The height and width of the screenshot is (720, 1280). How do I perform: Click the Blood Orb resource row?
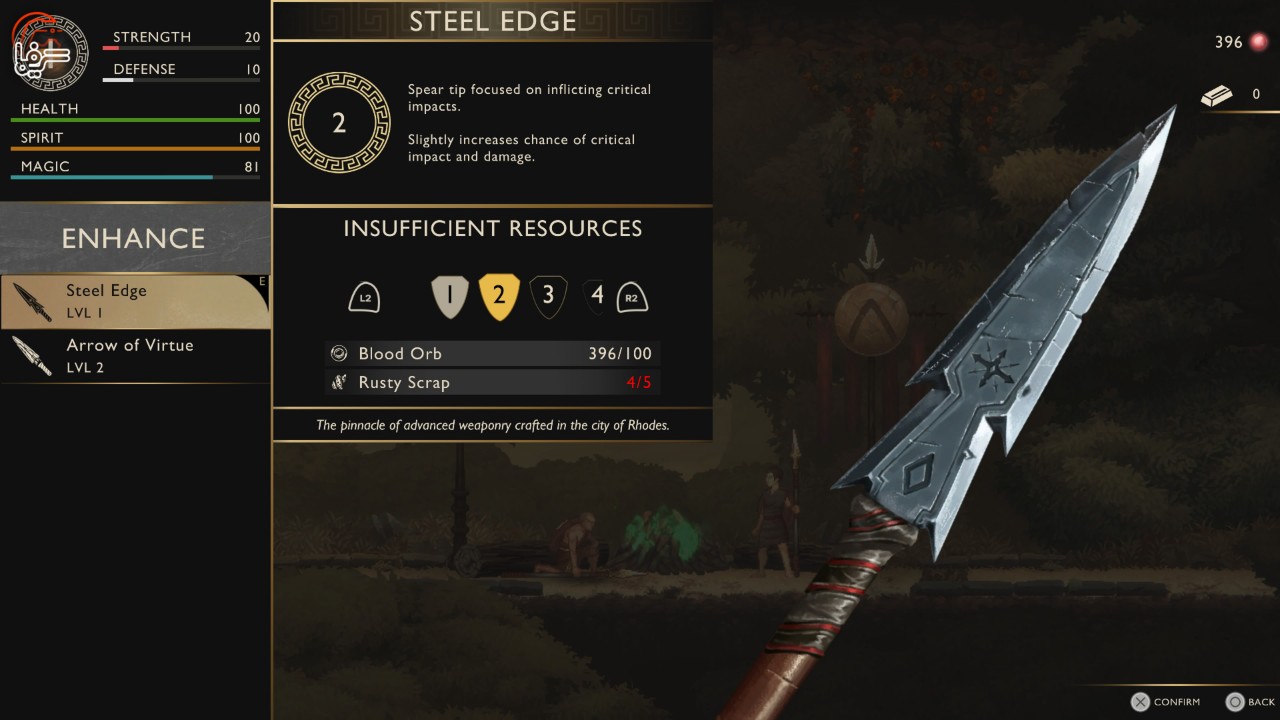pyautogui.click(x=493, y=353)
